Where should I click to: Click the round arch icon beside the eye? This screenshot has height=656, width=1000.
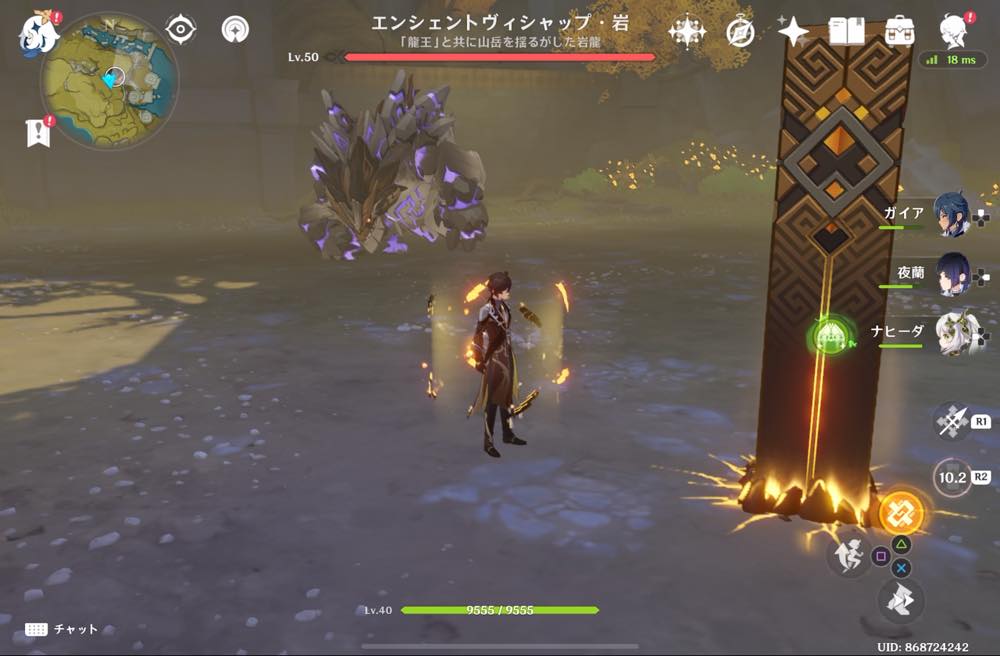(x=236, y=30)
